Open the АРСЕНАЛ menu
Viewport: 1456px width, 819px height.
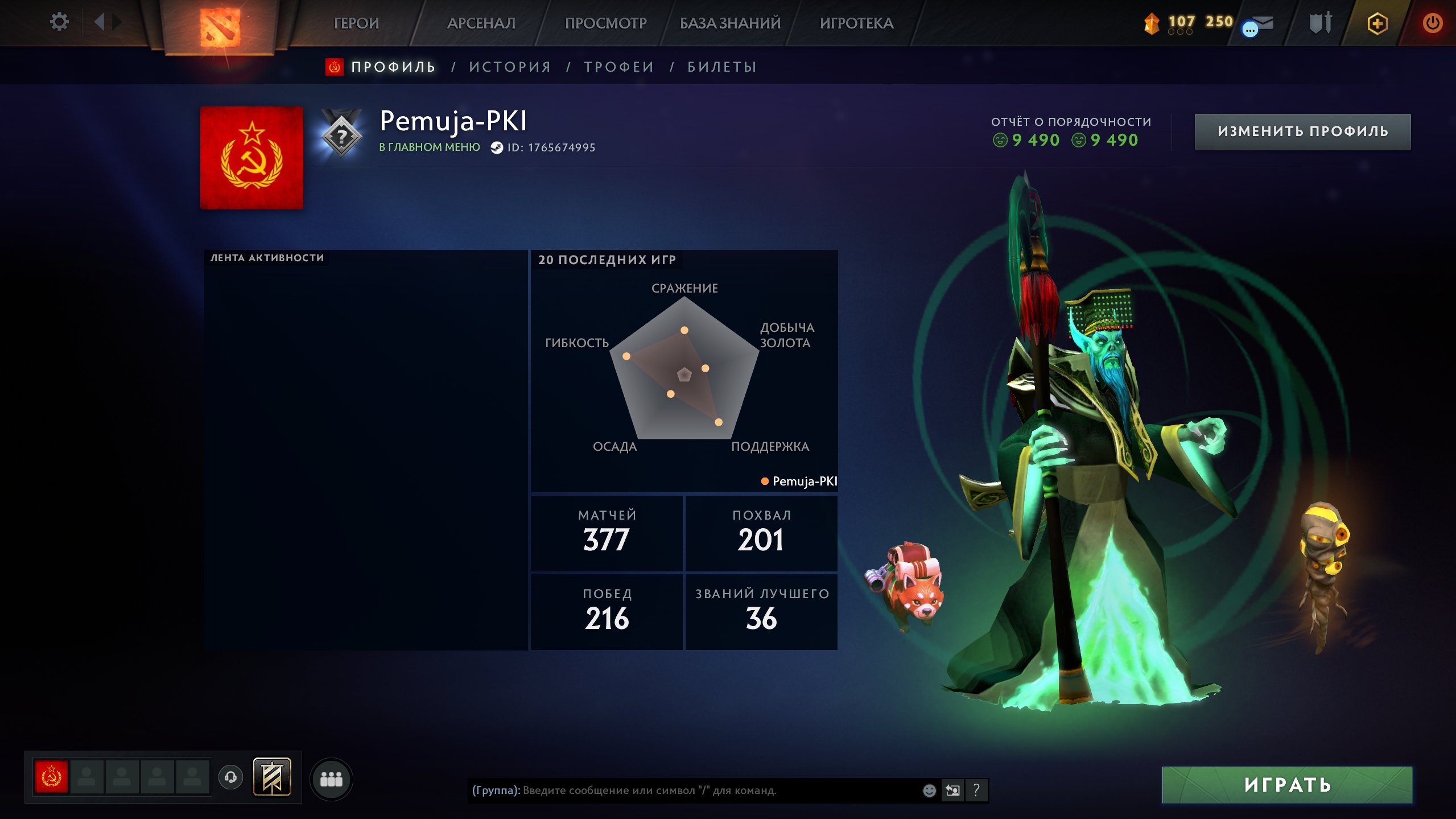click(x=481, y=23)
